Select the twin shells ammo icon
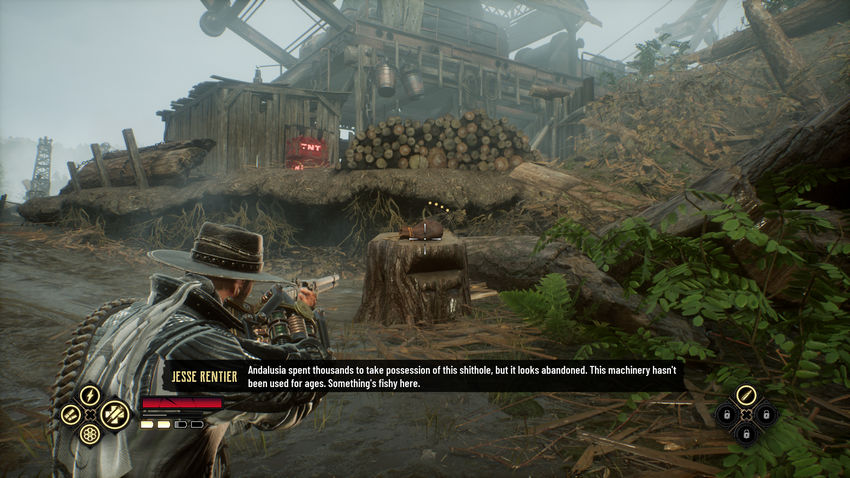The height and width of the screenshot is (478, 850). tap(69, 414)
